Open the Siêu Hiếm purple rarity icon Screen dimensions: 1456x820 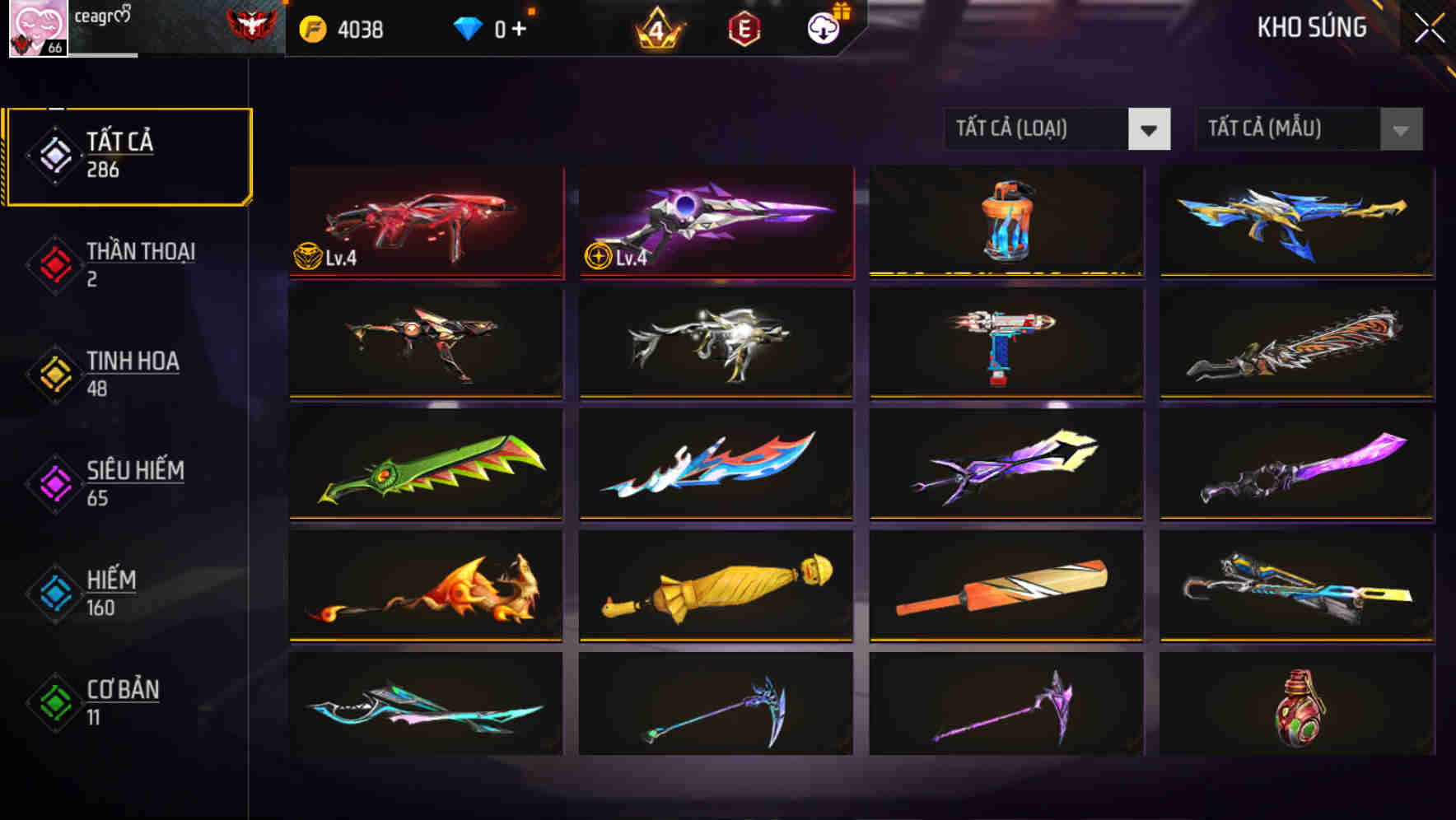pos(53,482)
